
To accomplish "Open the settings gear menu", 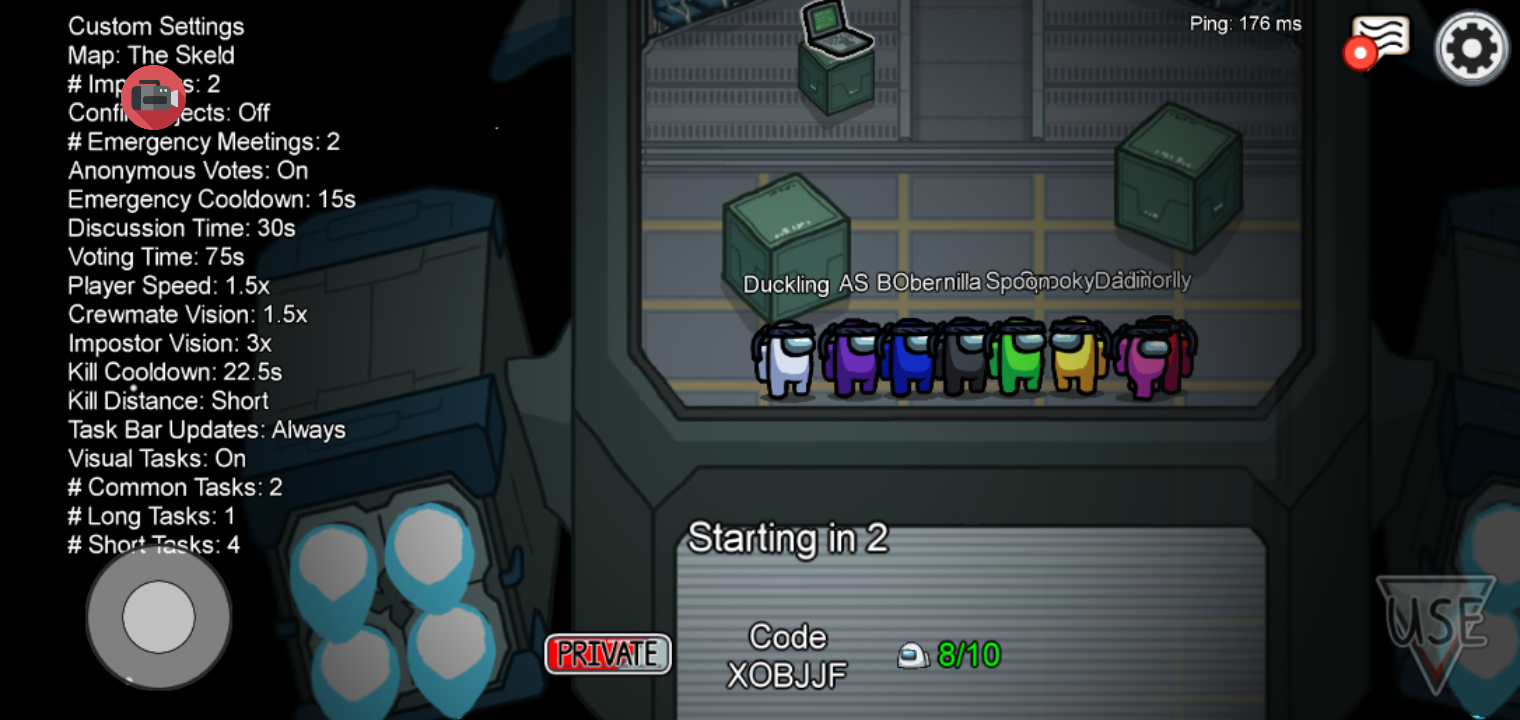I will [1471, 47].
